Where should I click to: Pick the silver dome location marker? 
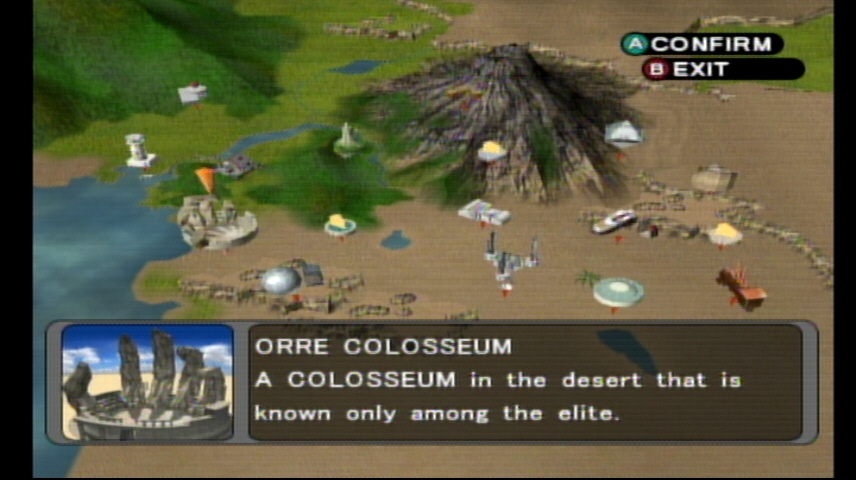[x=280, y=280]
